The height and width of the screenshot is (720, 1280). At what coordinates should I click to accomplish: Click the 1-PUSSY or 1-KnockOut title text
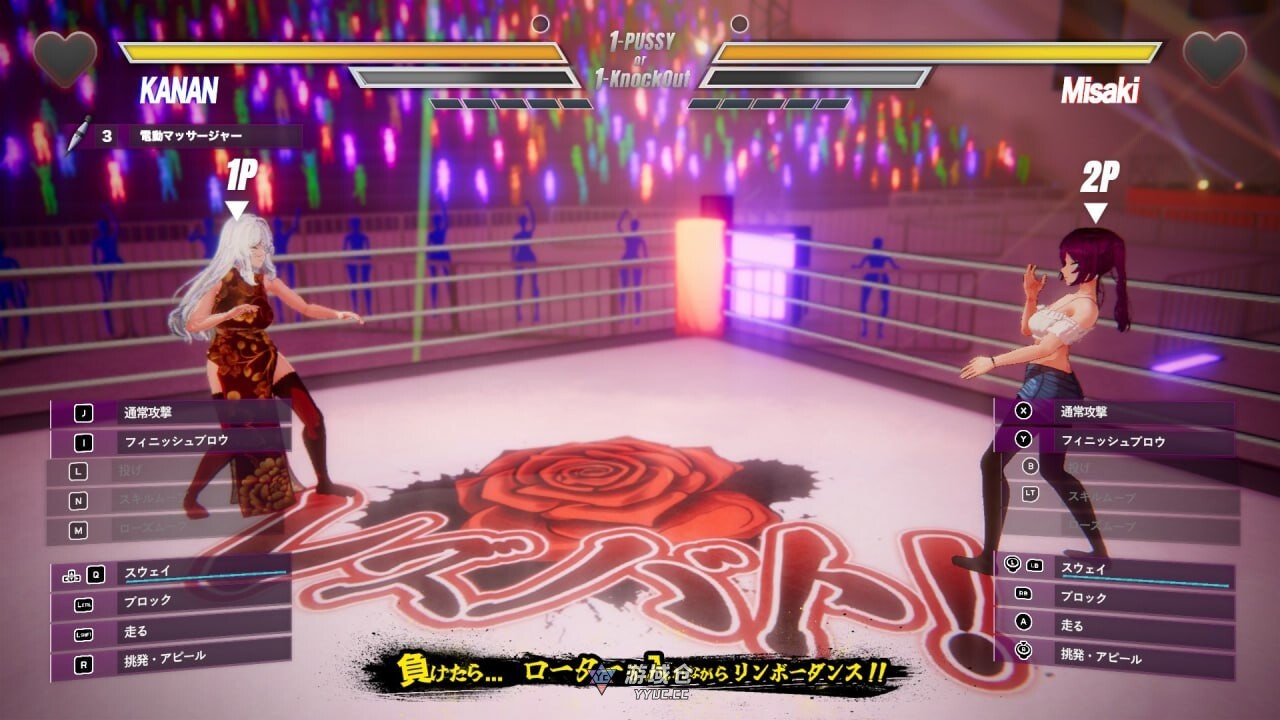[x=639, y=56]
